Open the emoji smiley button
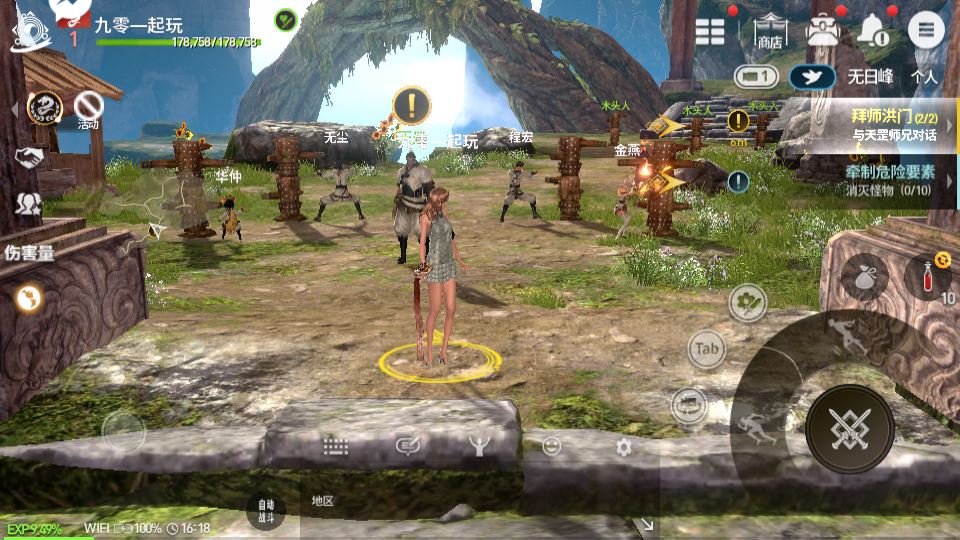The width and height of the screenshot is (960, 540). 551,447
